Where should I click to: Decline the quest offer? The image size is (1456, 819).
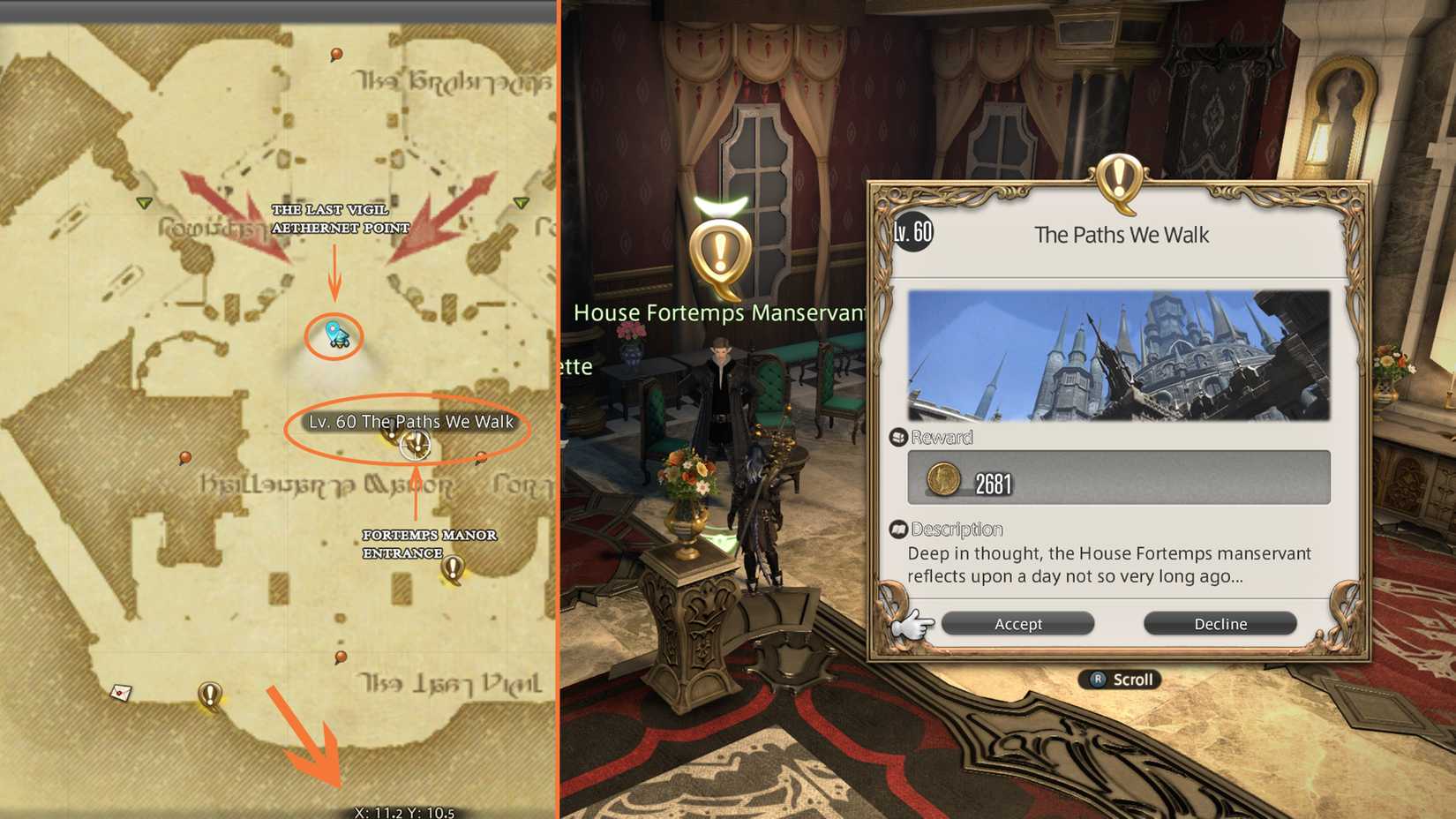[x=1220, y=623]
